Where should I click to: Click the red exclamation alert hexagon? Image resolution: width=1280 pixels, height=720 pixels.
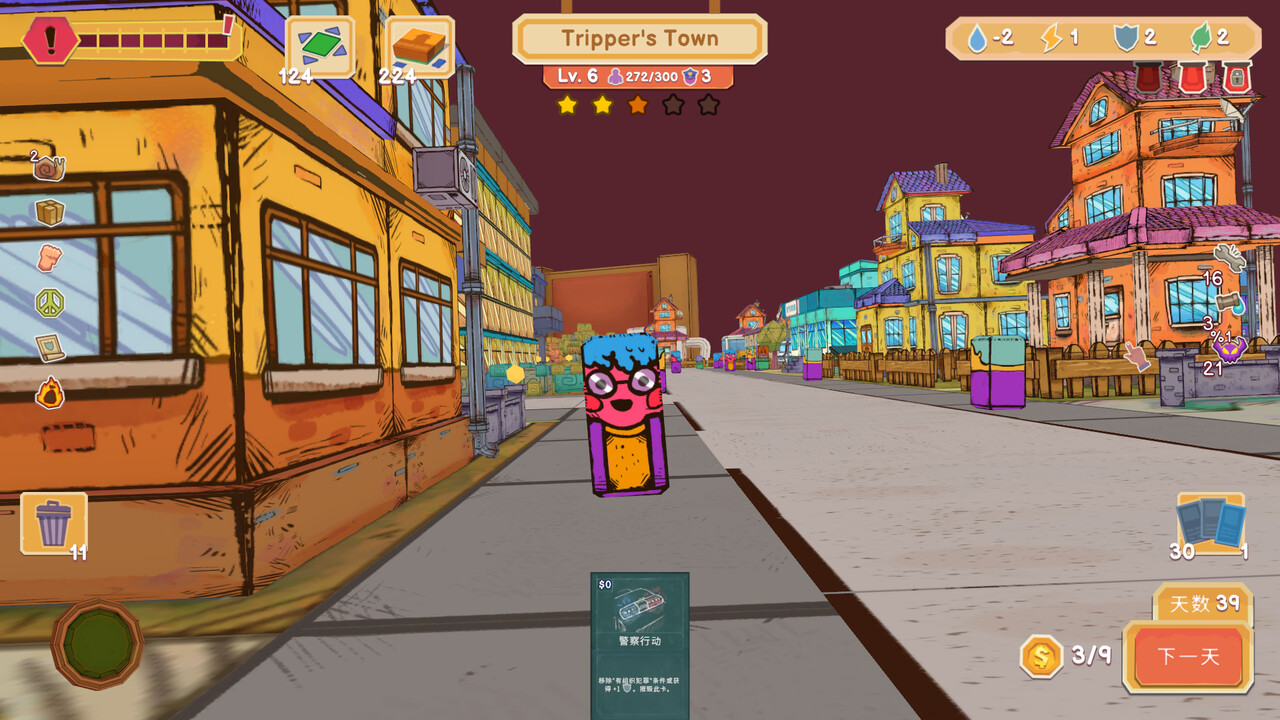click(x=50, y=41)
